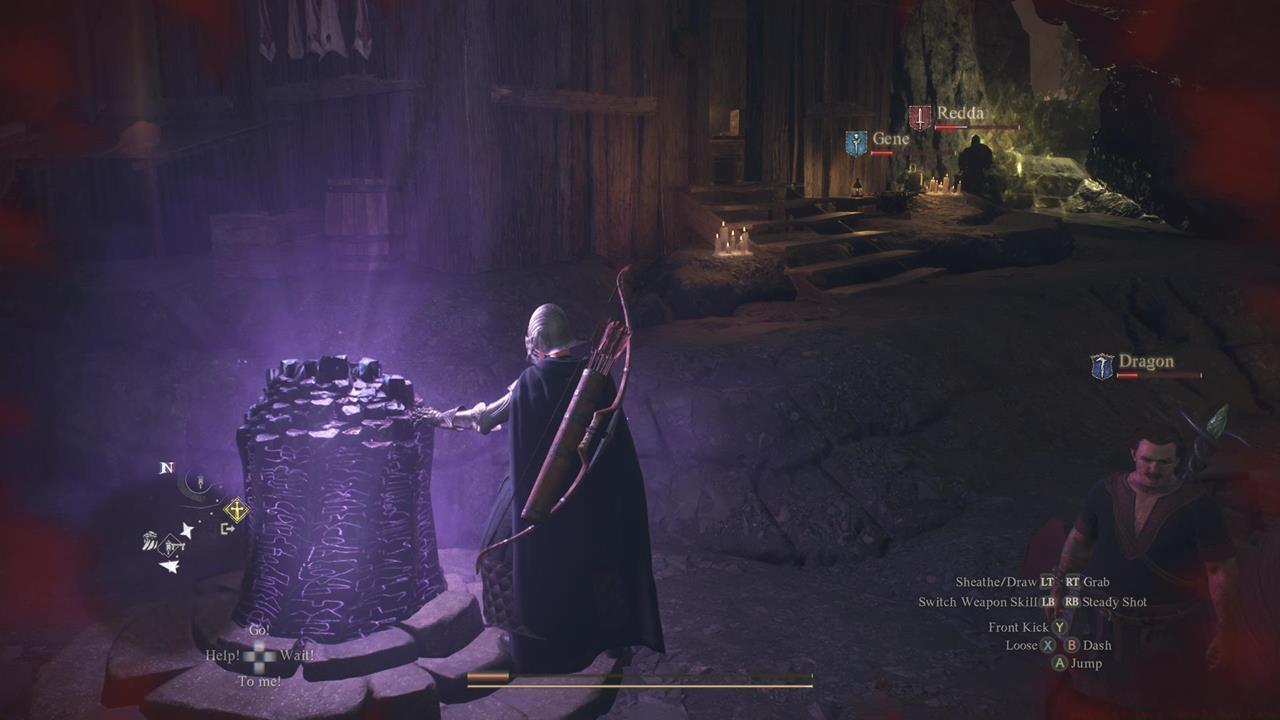Image resolution: width=1280 pixels, height=720 pixels.
Task: Issue the "To me!" pawn command
Action: [259, 682]
